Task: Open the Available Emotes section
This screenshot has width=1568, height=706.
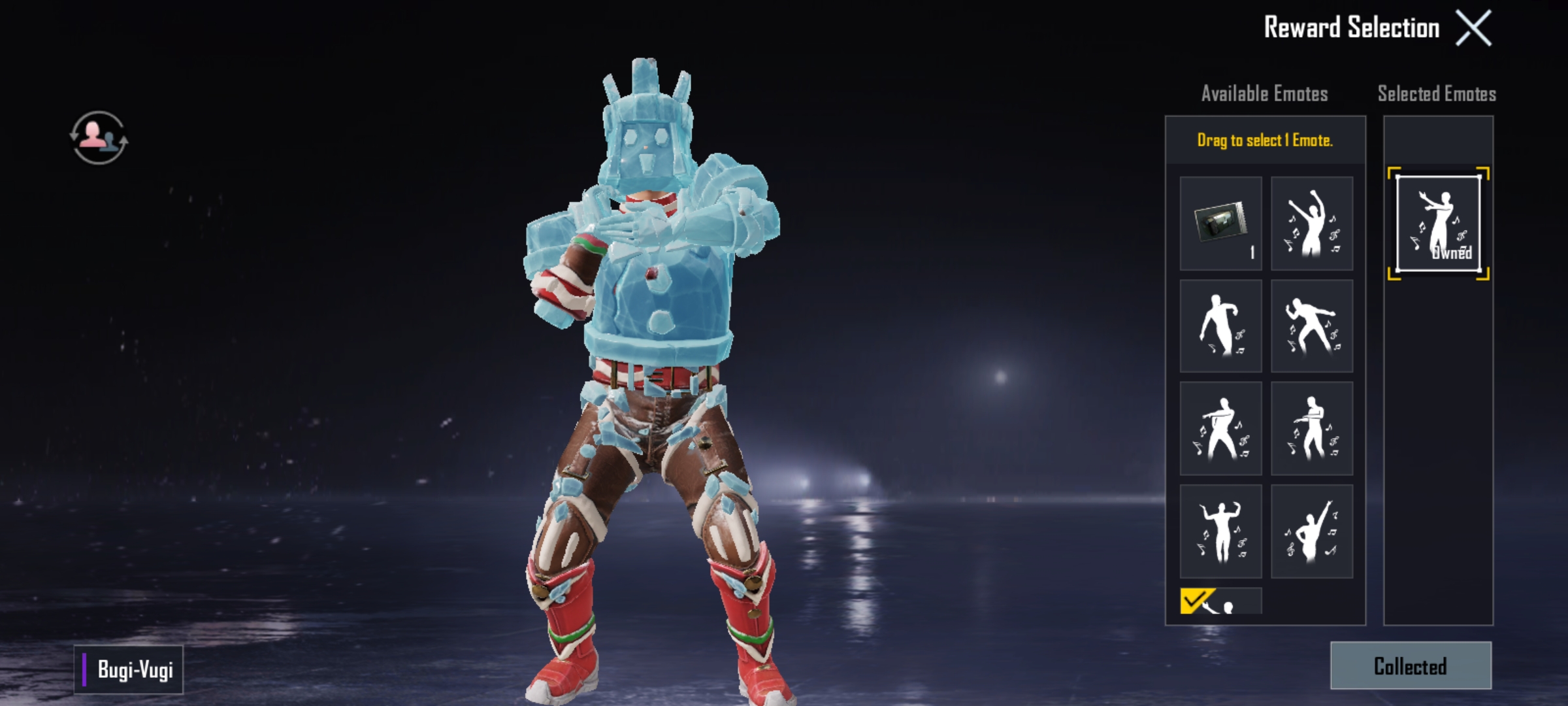Action: coord(1264,93)
